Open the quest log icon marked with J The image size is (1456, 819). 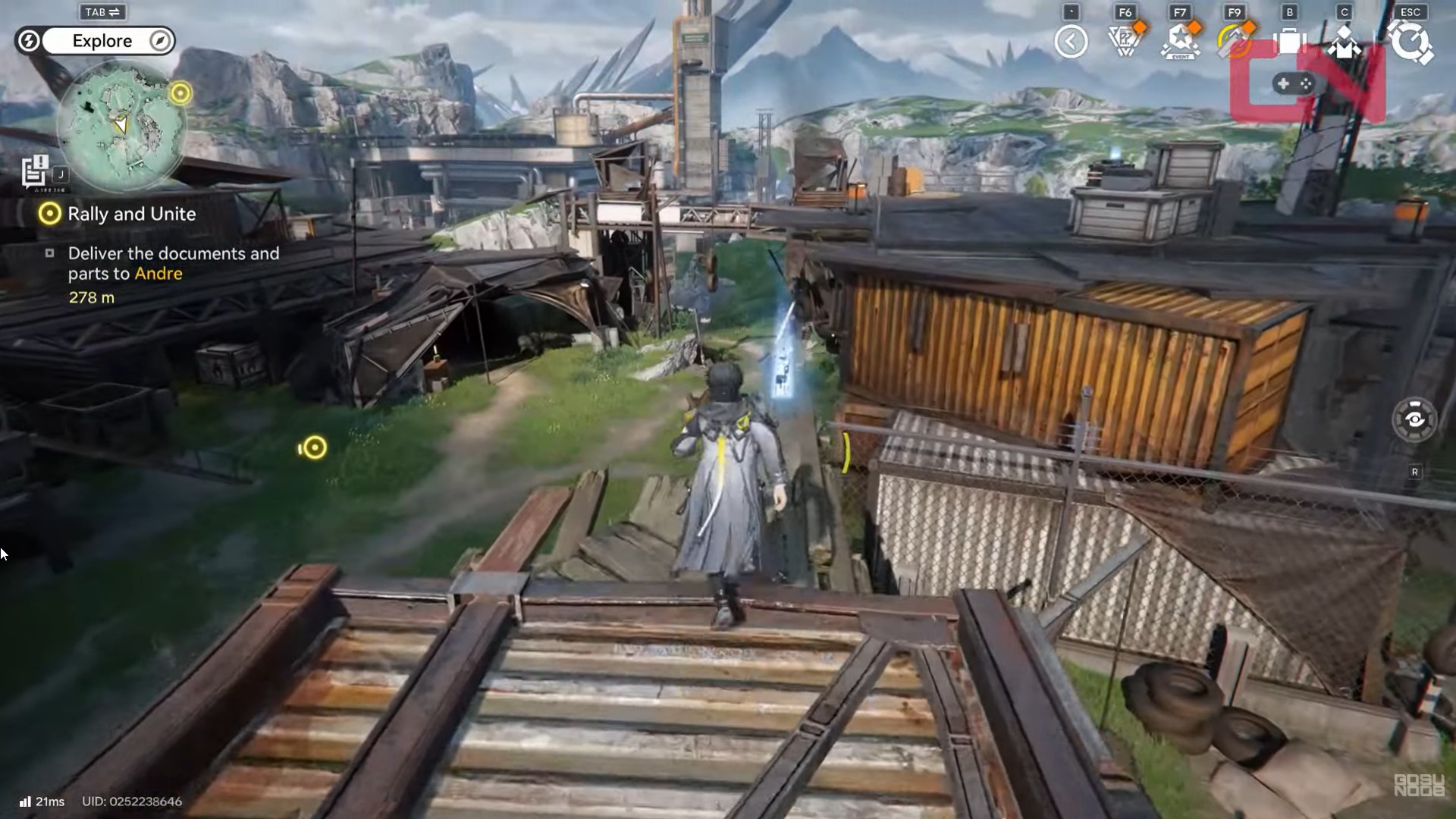[x=33, y=171]
